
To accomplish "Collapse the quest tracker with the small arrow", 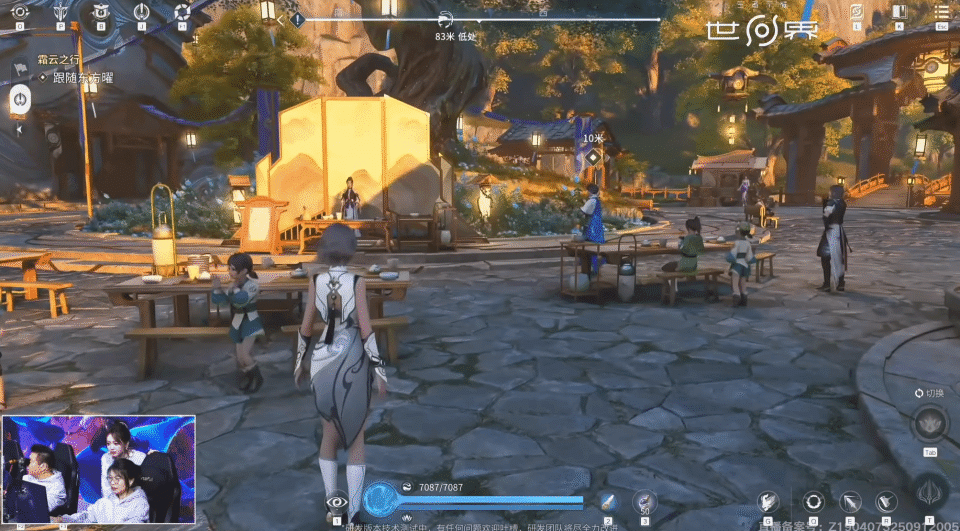I will pyautogui.click(x=19, y=129).
